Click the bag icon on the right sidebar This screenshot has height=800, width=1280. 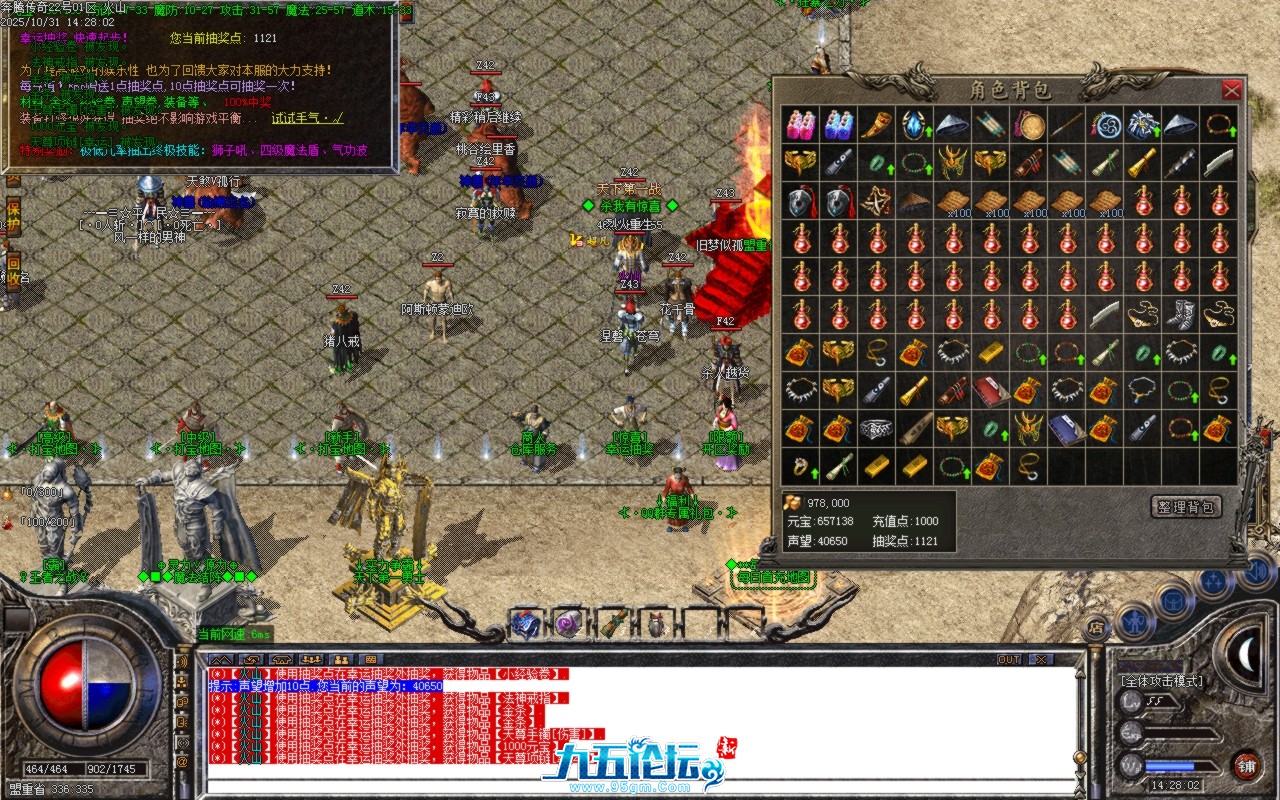[1173, 602]
